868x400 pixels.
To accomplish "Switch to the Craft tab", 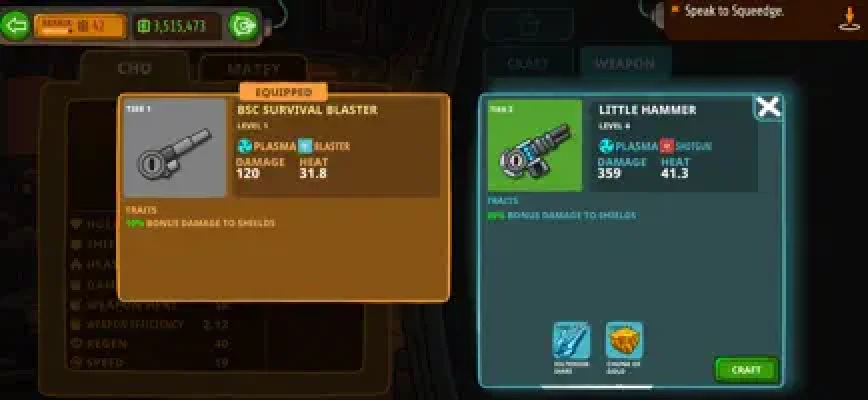I will pyautogui.click(x=528, y=64).
